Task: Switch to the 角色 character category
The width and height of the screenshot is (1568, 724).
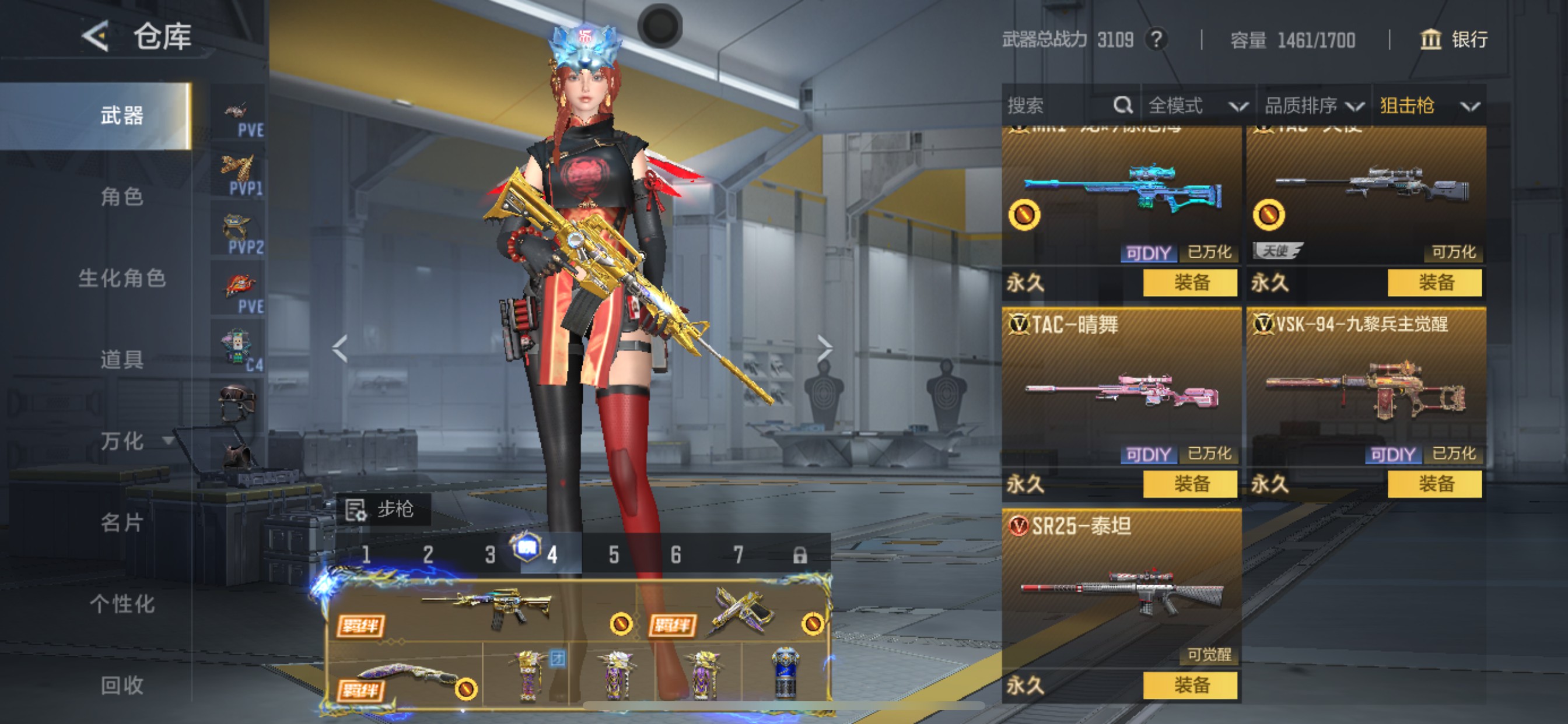Action: click(x=122, y=196)
